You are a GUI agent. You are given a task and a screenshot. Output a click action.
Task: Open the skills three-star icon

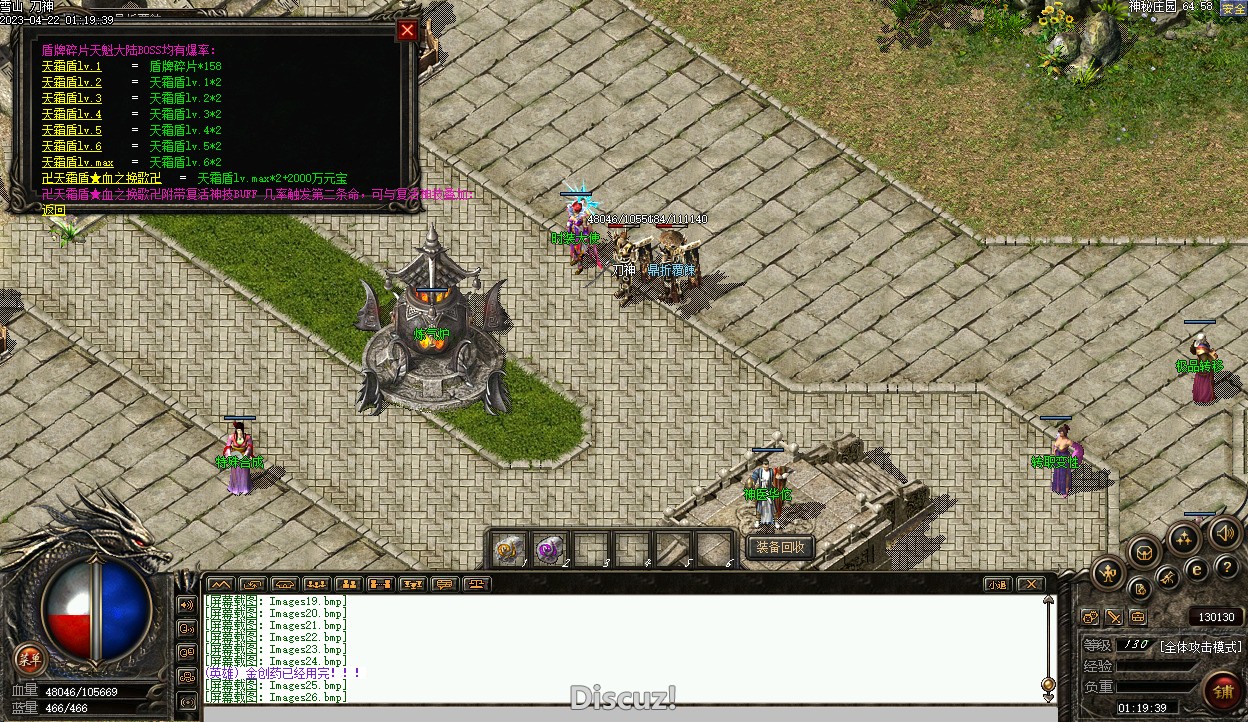(1184, 540)
